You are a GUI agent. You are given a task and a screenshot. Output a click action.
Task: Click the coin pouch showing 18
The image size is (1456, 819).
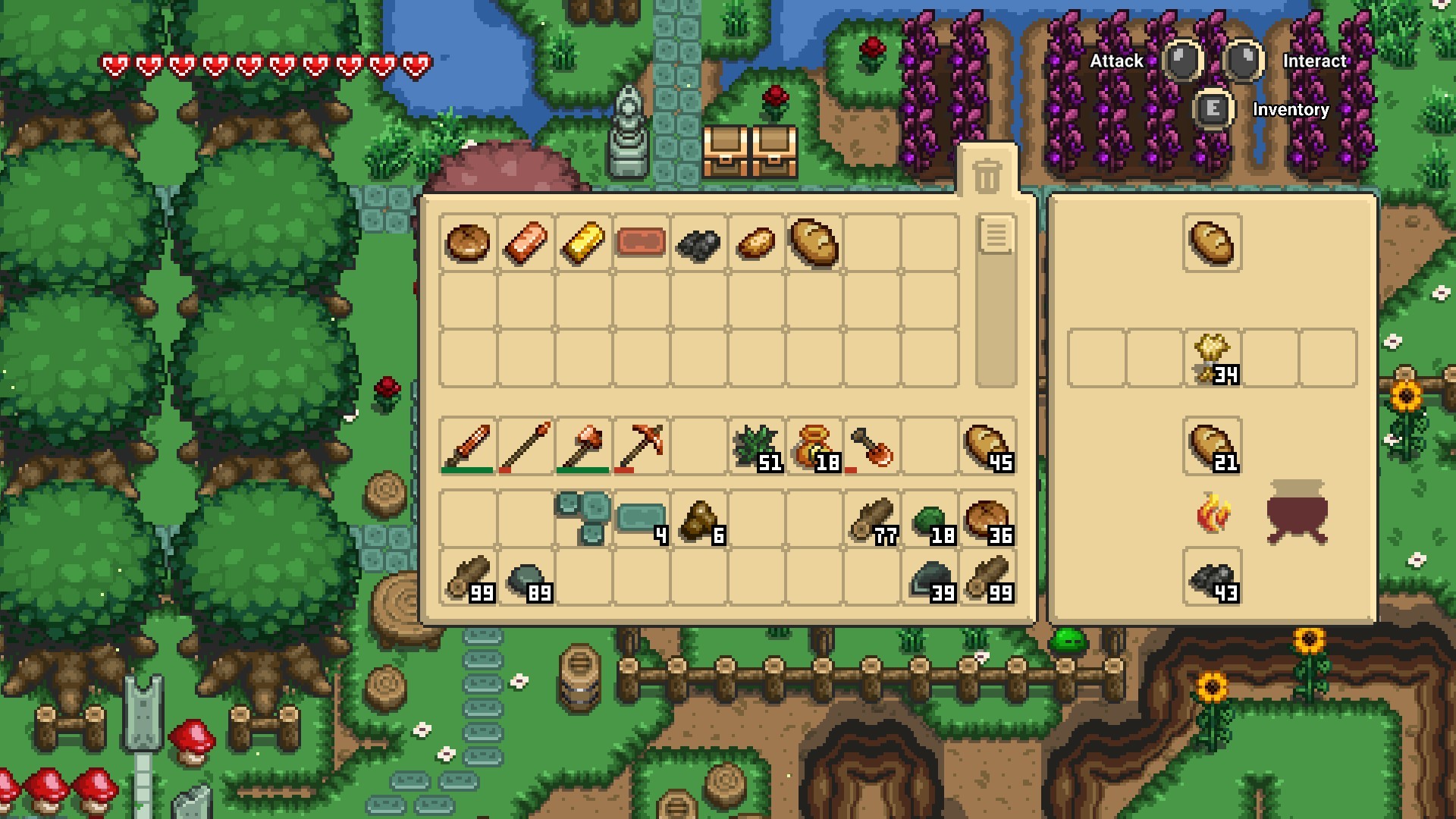[816, 446]
